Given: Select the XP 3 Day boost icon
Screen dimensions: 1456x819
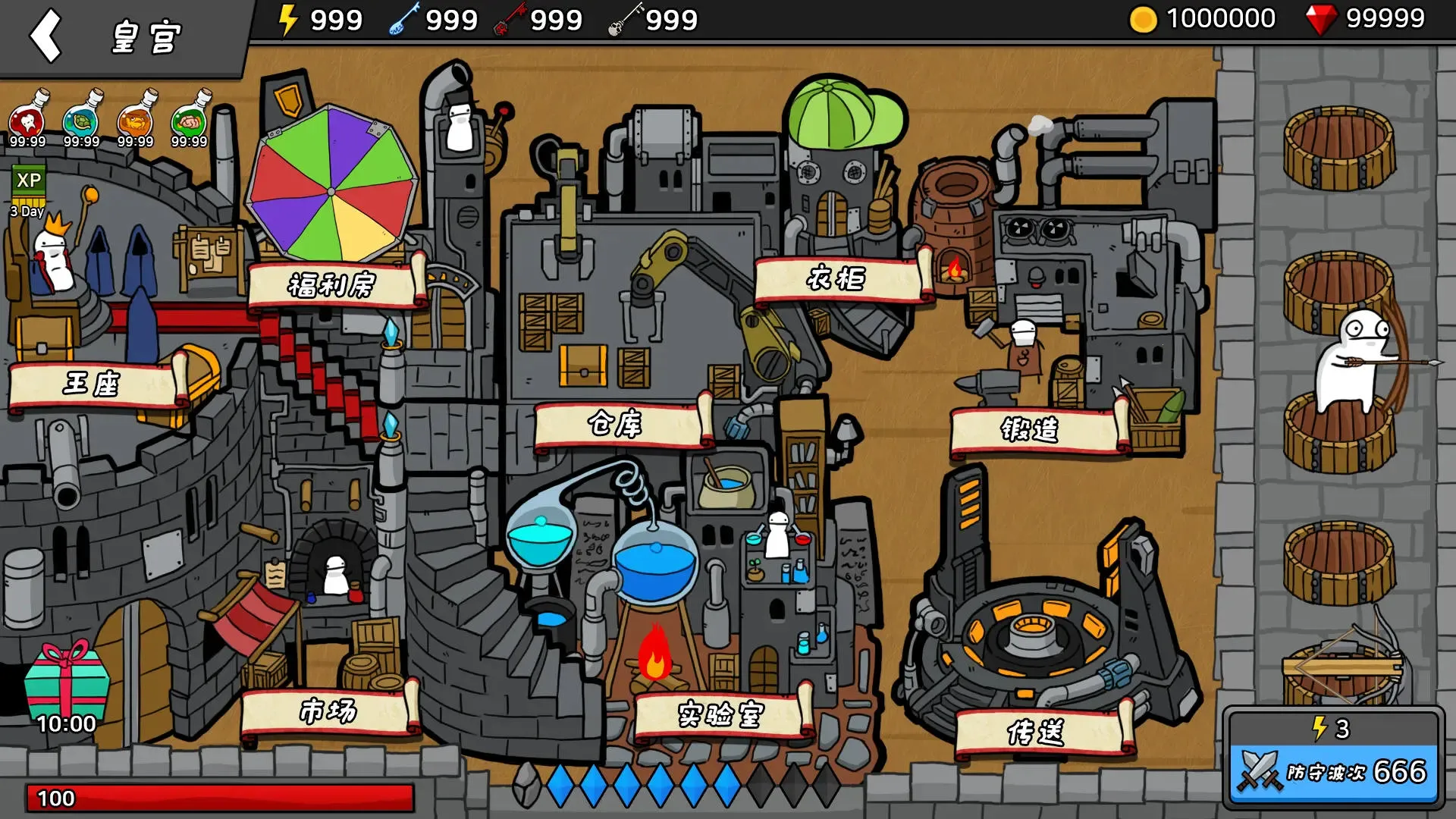Looking at the screenshot, I should click(x=29, y=190).
